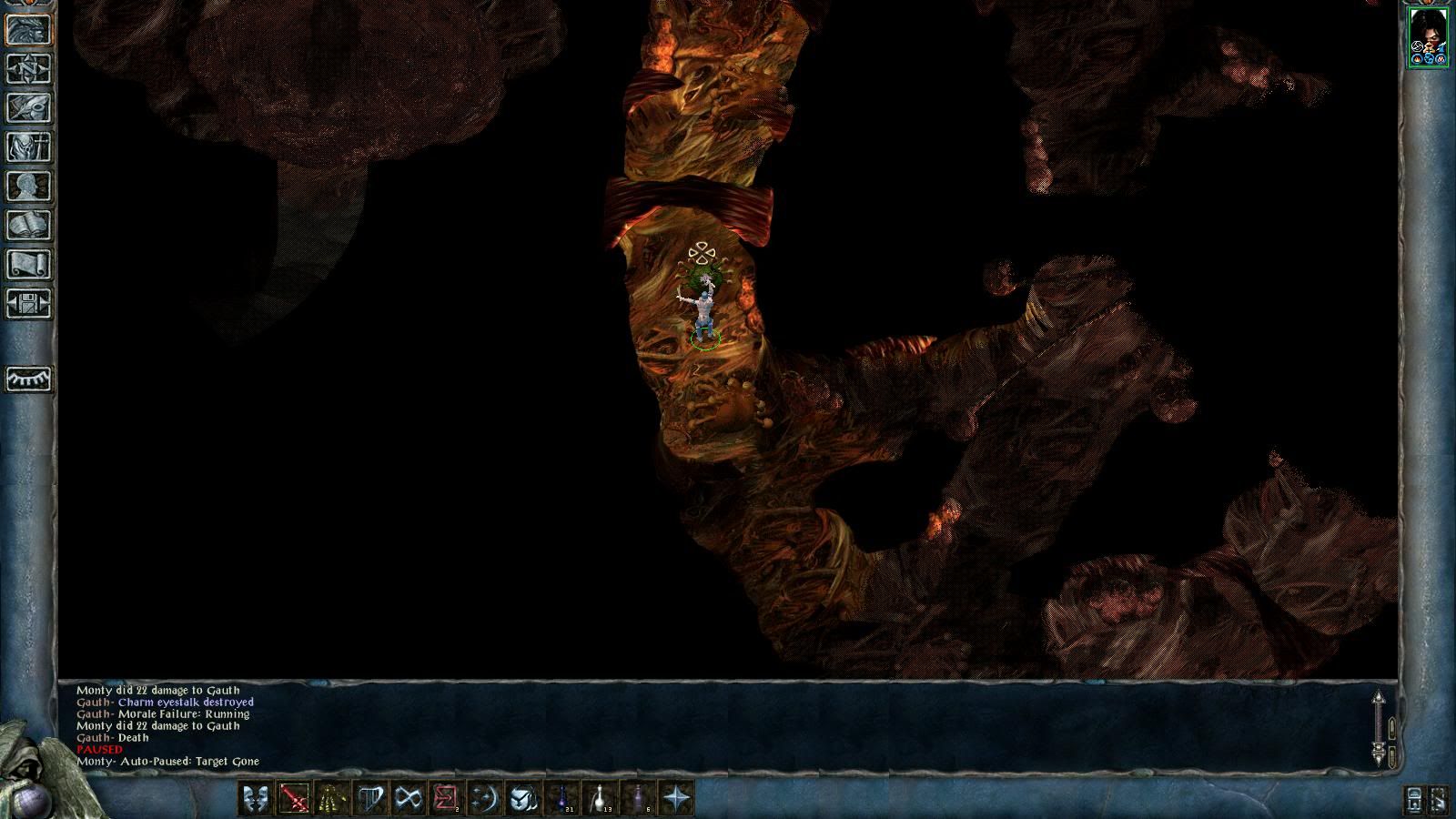This screenshot has width=1456, height=819.
Task: Activate the harp bard song button
Action: pyautogui.click(x=370, y=799)
